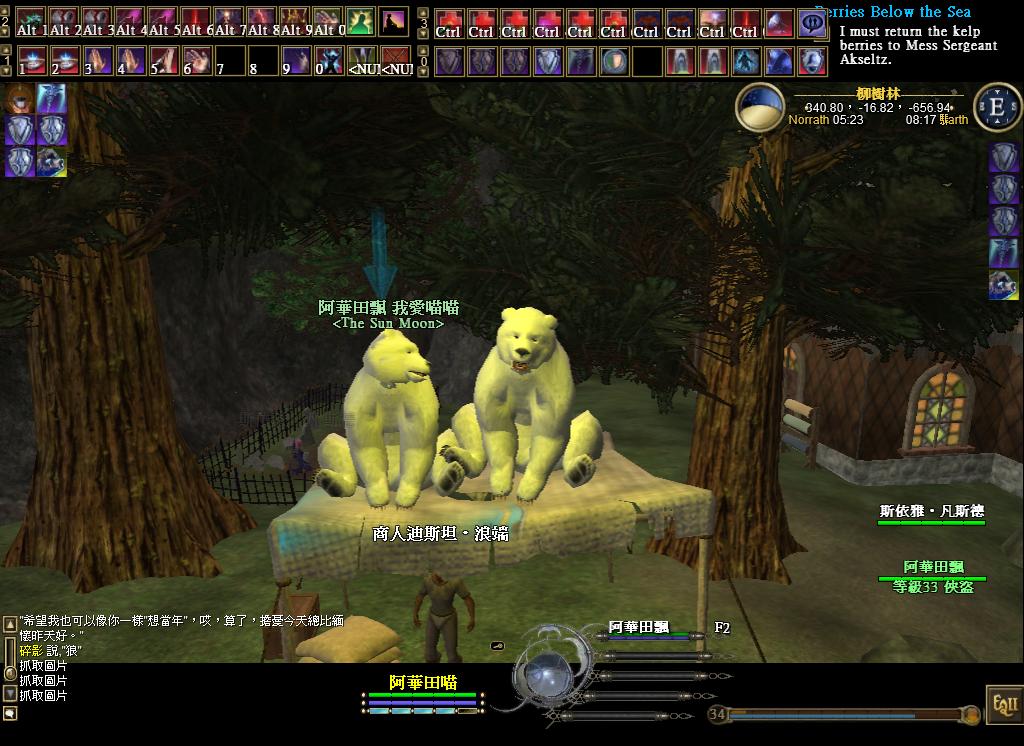Open the chat options bubble button
1024x746 pixels.
pyautogui.click(x=10, y=713)
